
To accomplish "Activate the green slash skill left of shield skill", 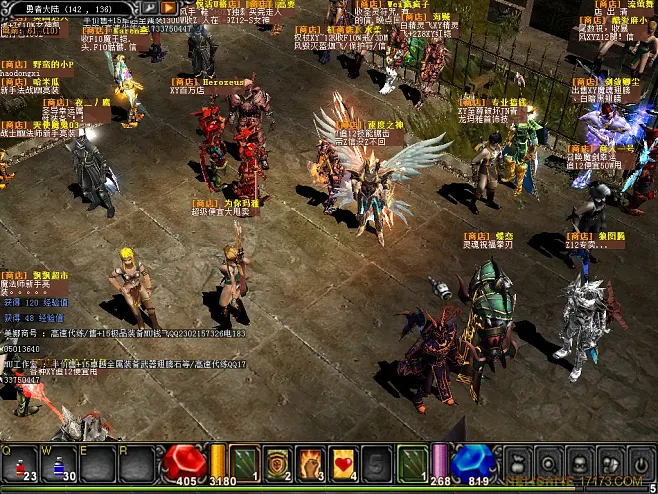I will 245,463.
